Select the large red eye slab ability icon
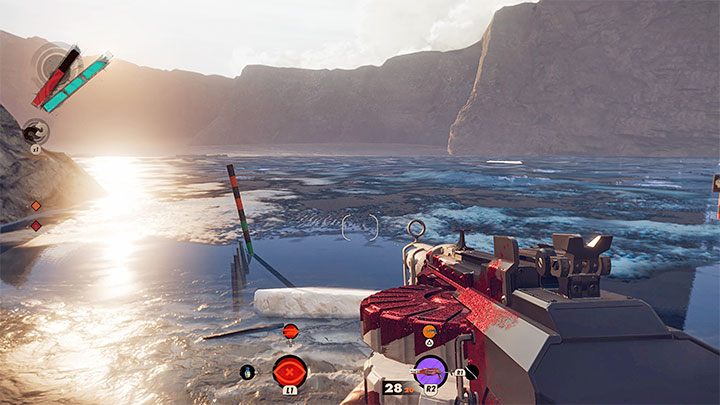Viewport: 720px width, 405px height. (290, 371)
